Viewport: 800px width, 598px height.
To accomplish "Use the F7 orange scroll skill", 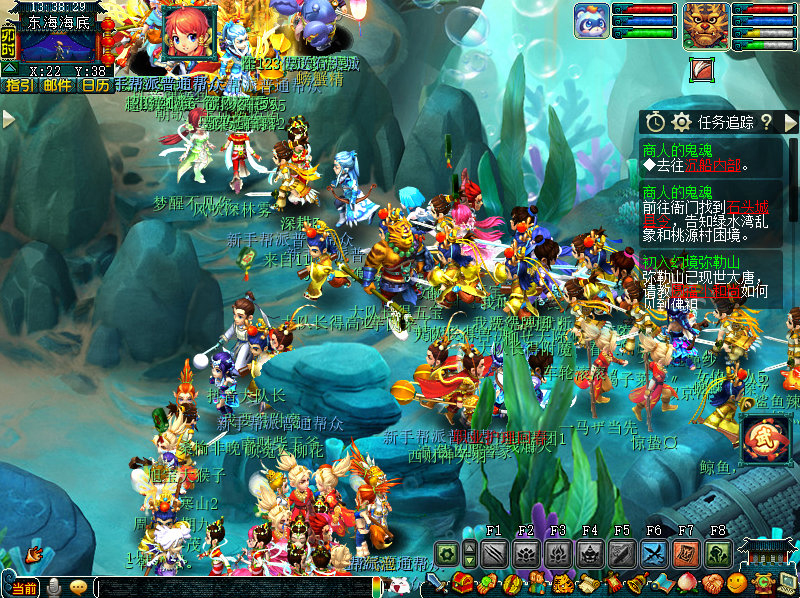I will pyautogui.click(x=686, y=553).
